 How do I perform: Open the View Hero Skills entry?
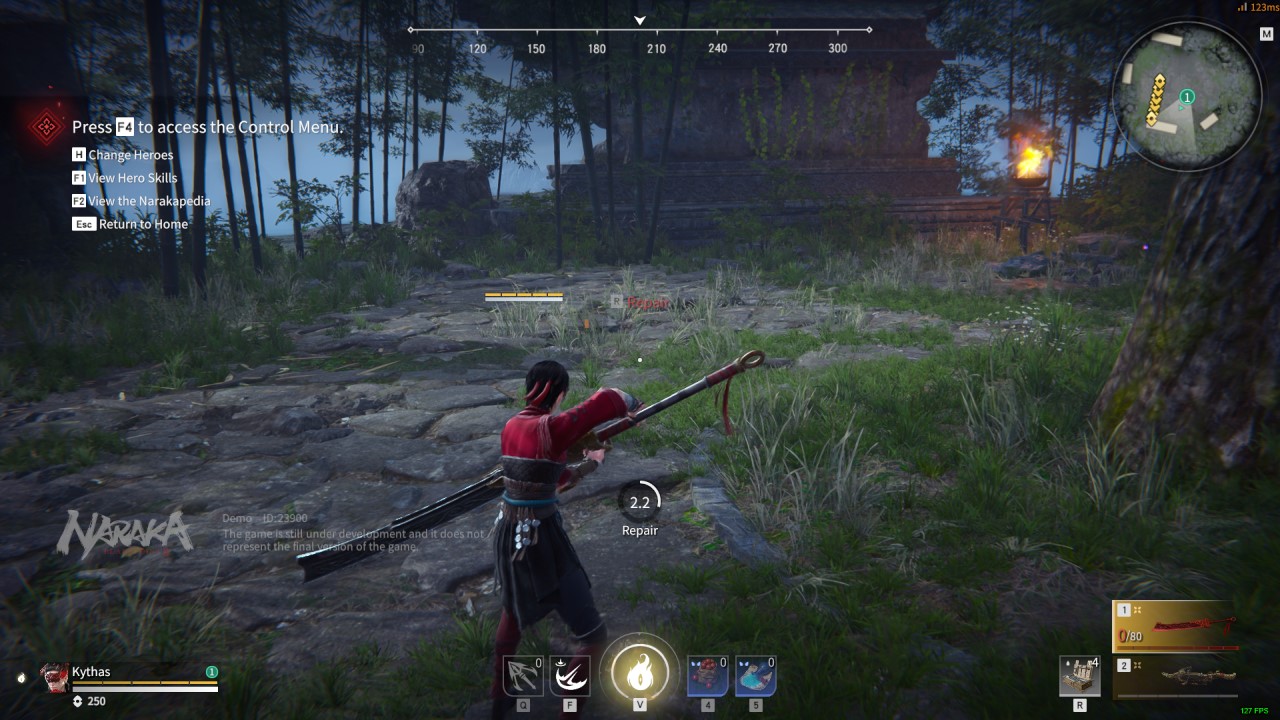(x=132, y=178)
